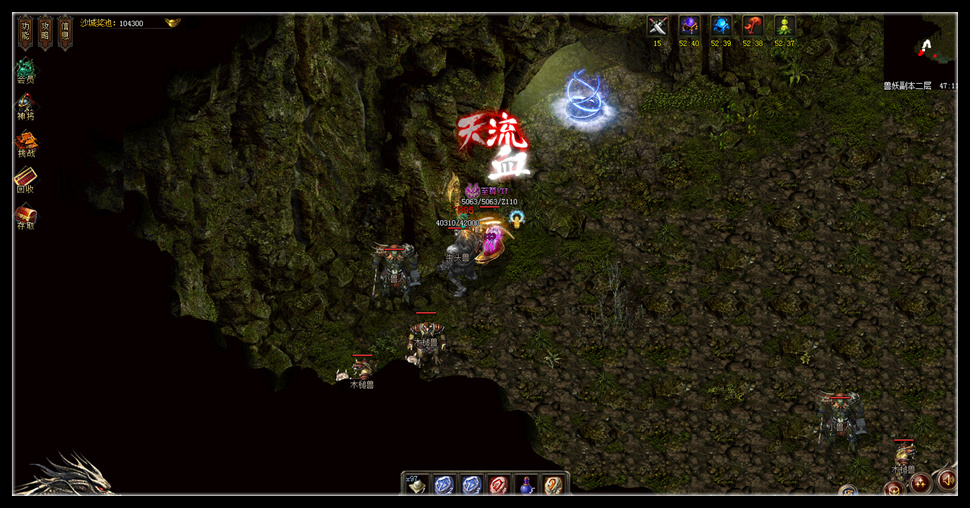The image size is (970, 508).
Task: Open the 功能 banner menu
Action: pos(25,32)
